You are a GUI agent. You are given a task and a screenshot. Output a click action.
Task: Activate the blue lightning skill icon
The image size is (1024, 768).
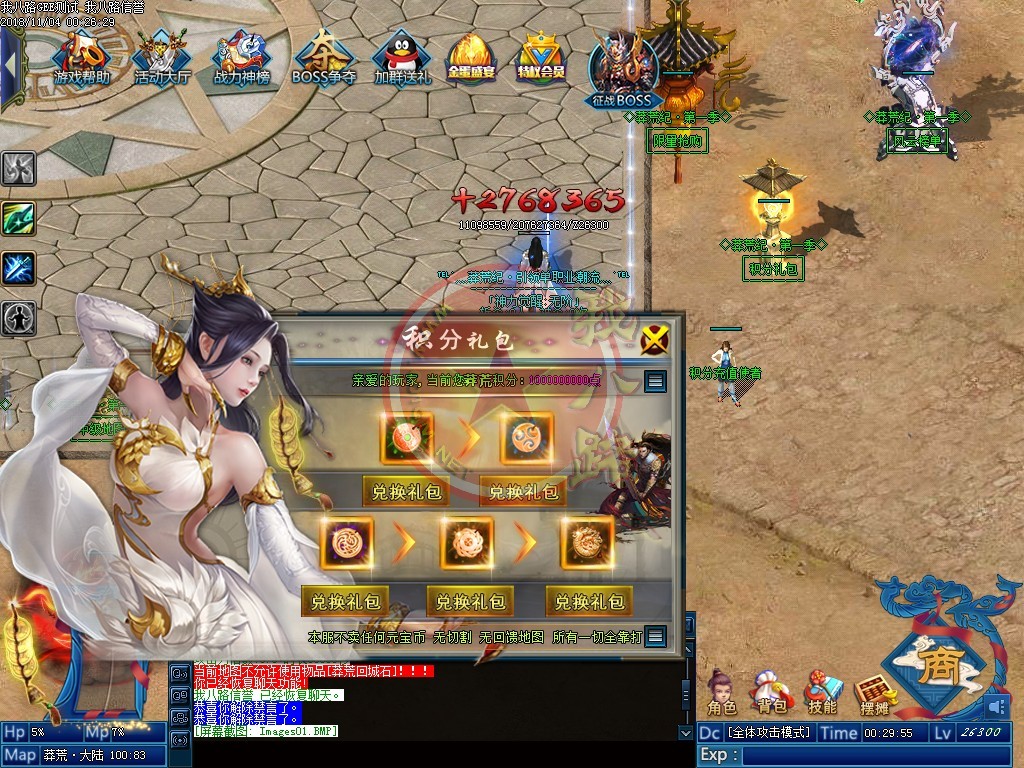point(19,268)
